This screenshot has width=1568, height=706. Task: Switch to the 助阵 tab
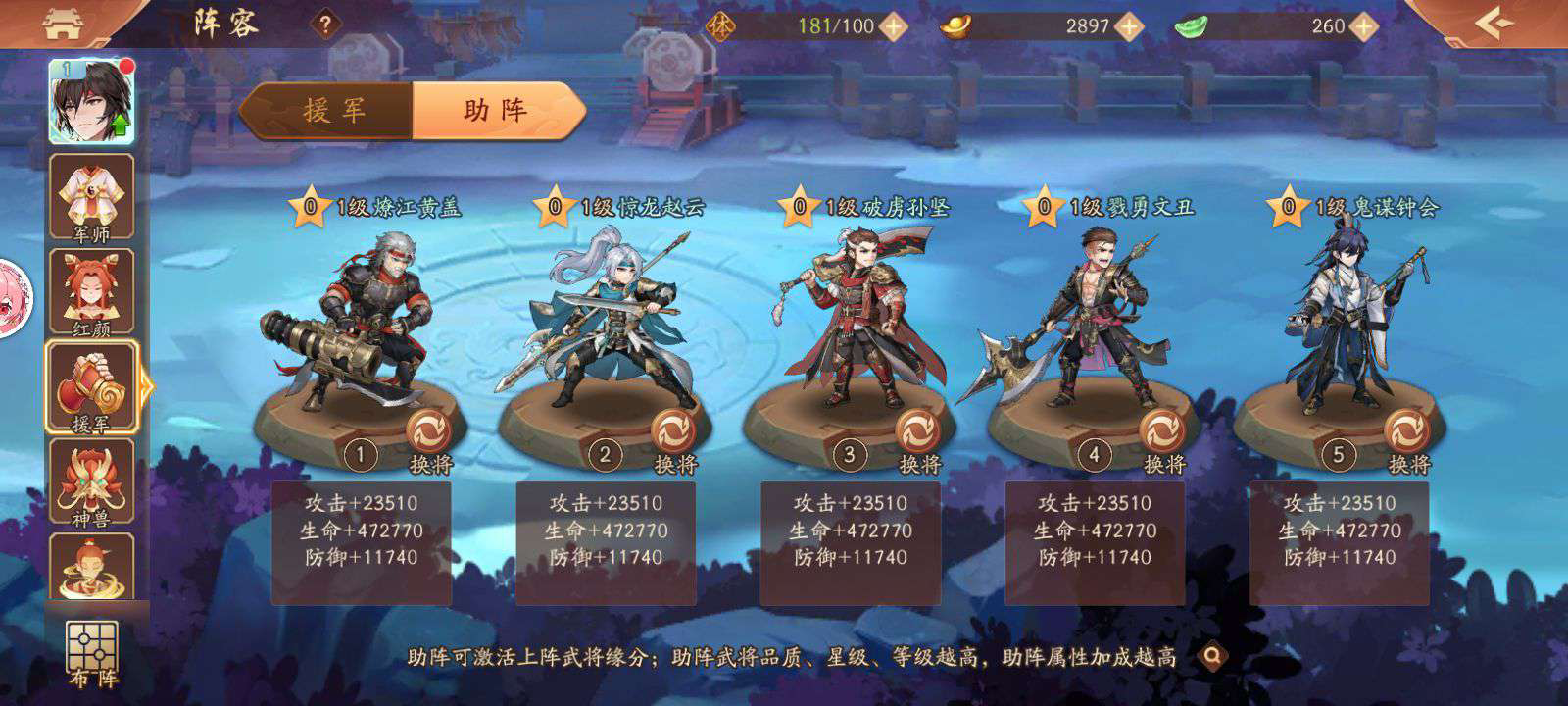495,110
